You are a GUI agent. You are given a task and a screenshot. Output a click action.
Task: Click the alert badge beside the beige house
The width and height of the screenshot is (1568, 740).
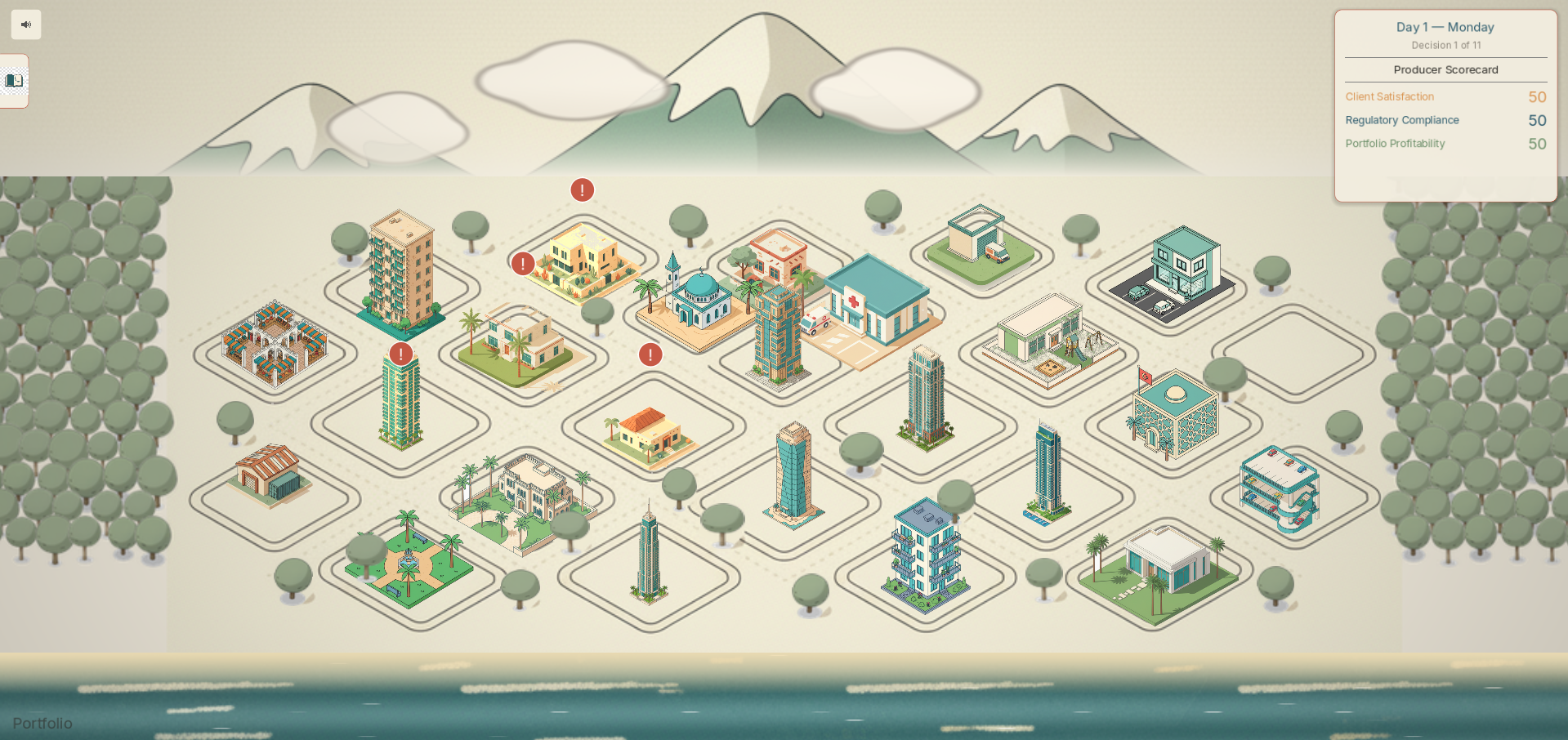pyautogui.click(x=524, y=263)
